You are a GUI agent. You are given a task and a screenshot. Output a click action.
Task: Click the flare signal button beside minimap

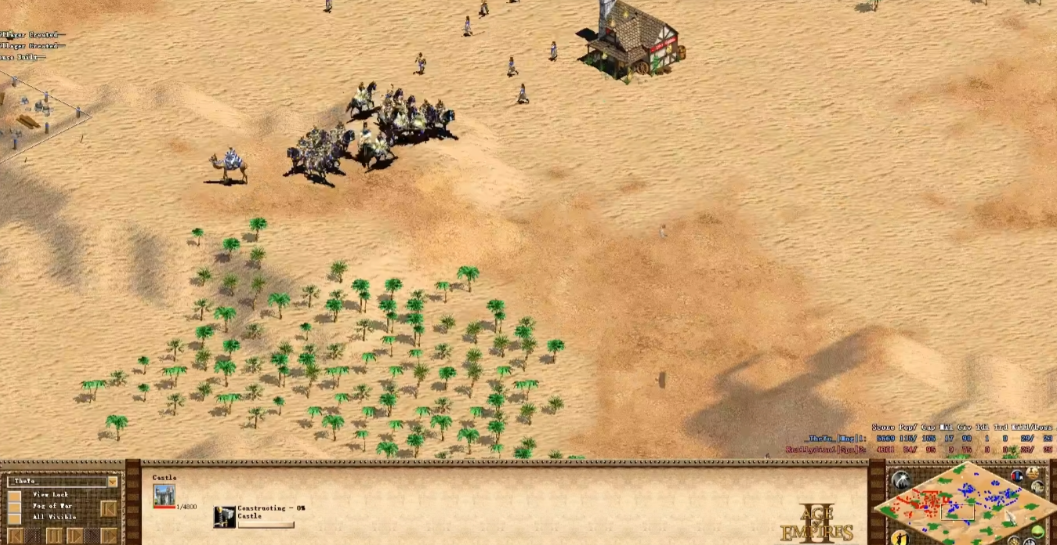tap(900, 481)
